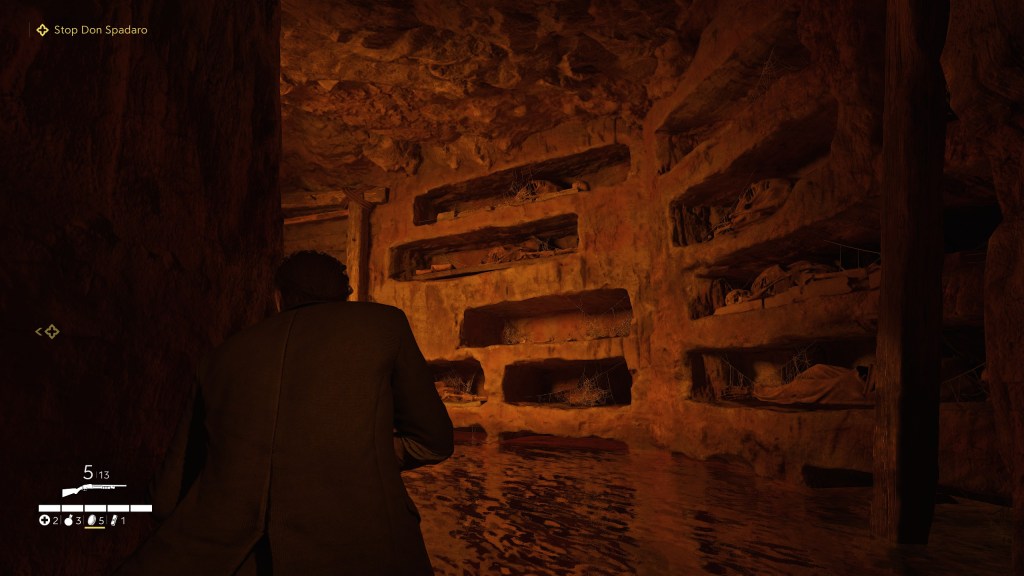Select the bandage item slot
1024x576 pixels.
(114, 521)
